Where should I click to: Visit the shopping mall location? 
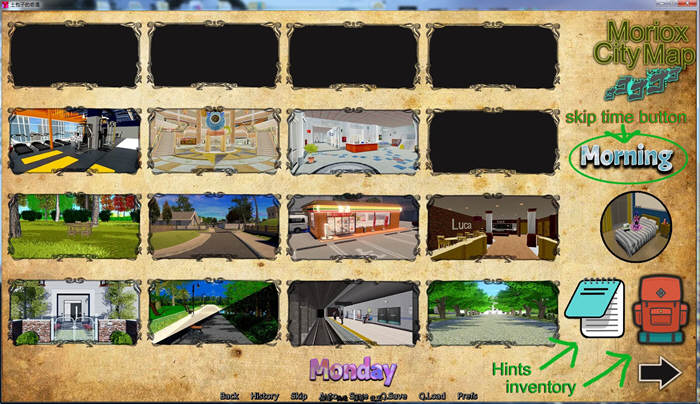(213, 142)
